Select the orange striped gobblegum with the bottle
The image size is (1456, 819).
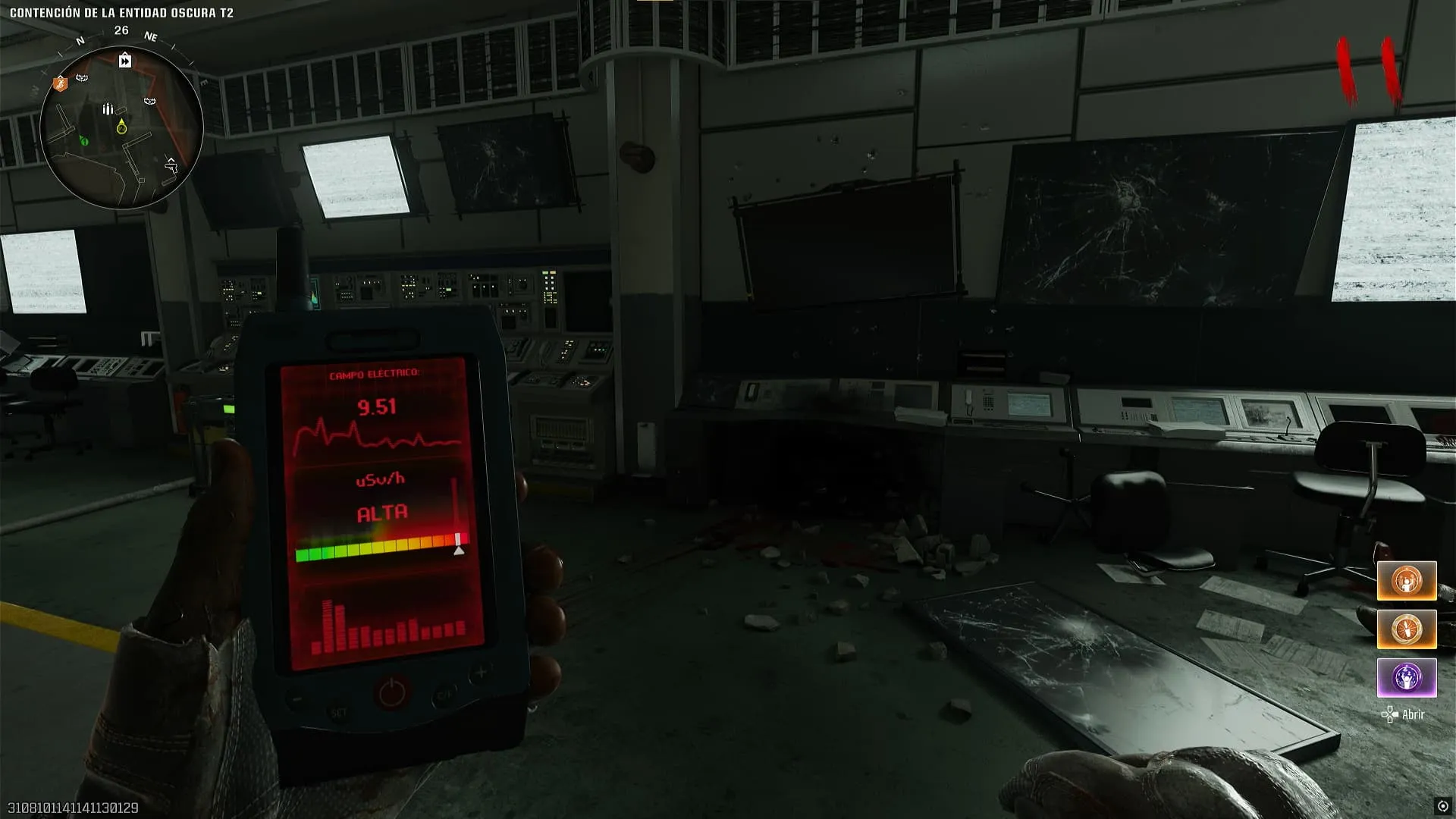pos(1407,629)
